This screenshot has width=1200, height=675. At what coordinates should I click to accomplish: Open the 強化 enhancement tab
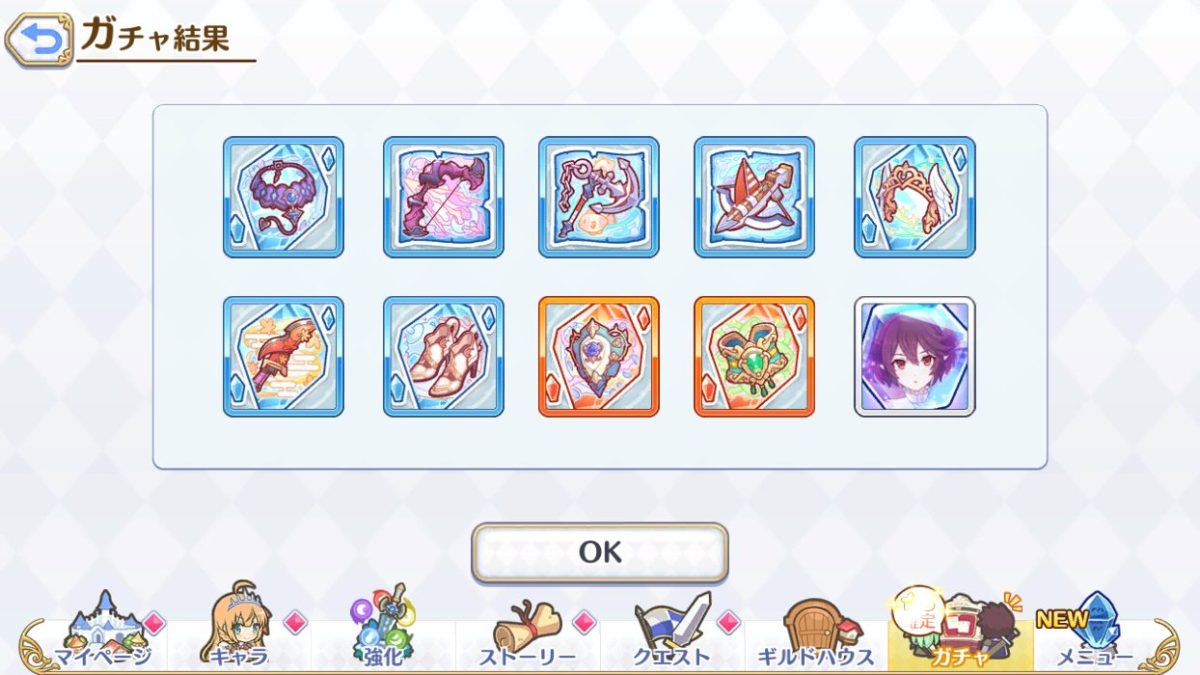[384, 634]
